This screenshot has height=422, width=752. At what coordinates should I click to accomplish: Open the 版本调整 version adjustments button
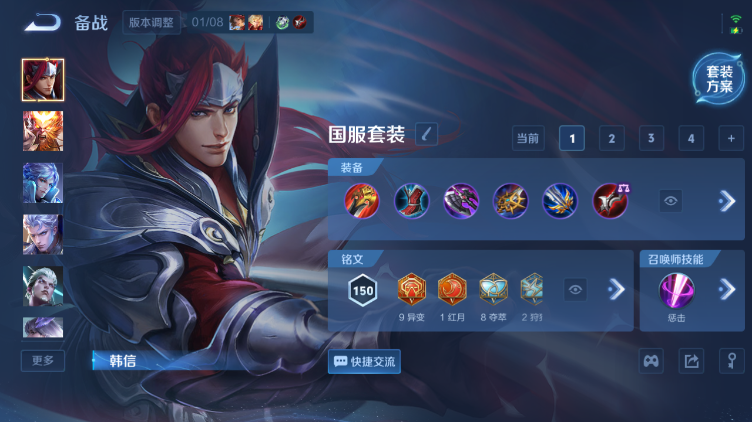[x=153, y=22]
